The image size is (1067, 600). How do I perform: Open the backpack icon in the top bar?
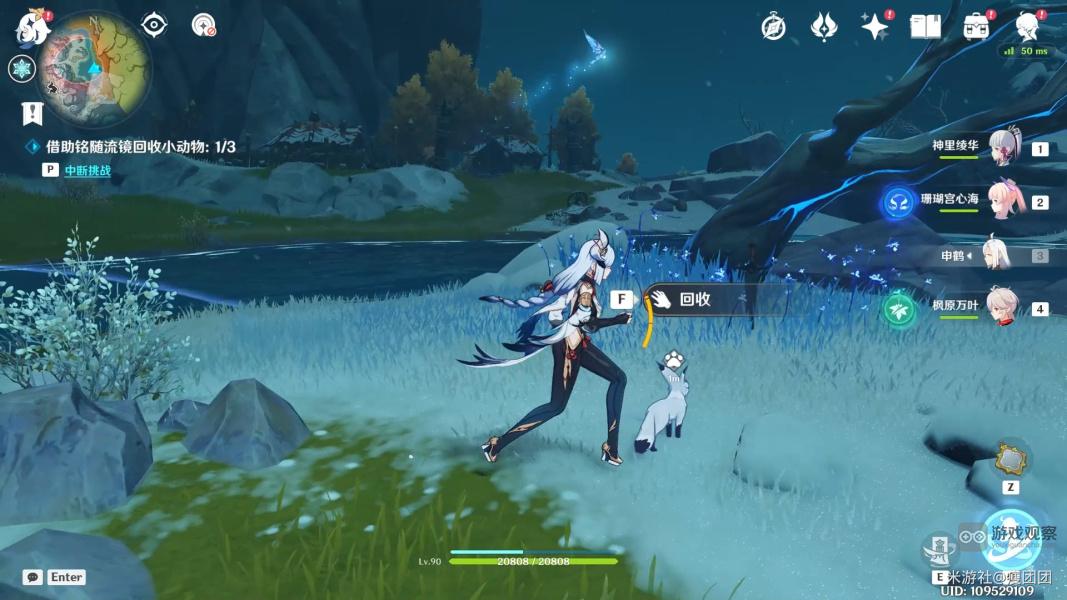(x=977, y=27)
